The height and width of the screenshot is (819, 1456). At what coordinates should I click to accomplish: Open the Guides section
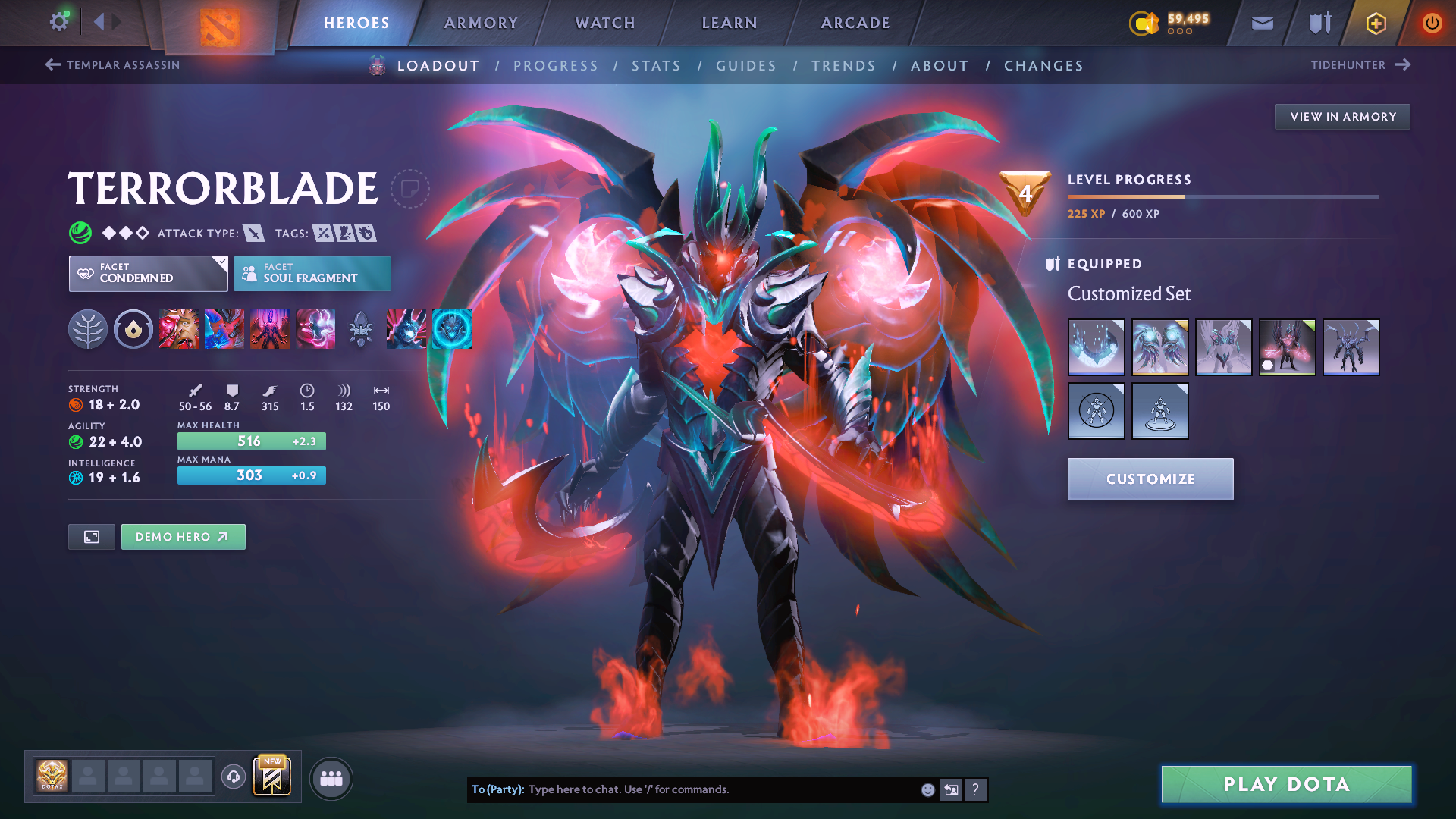point(746,66)
